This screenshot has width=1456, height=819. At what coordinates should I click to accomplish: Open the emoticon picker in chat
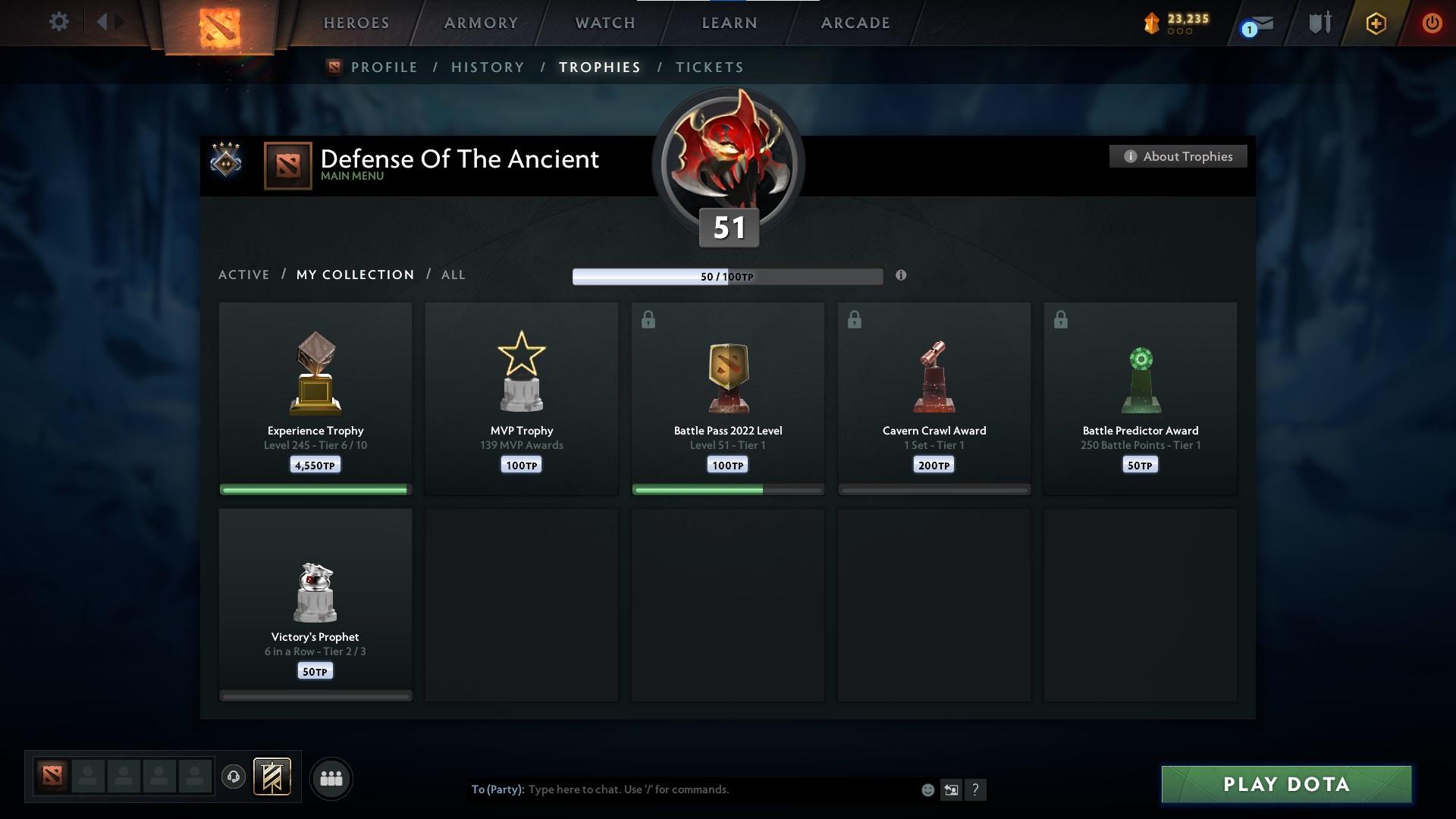pos(927,789)
